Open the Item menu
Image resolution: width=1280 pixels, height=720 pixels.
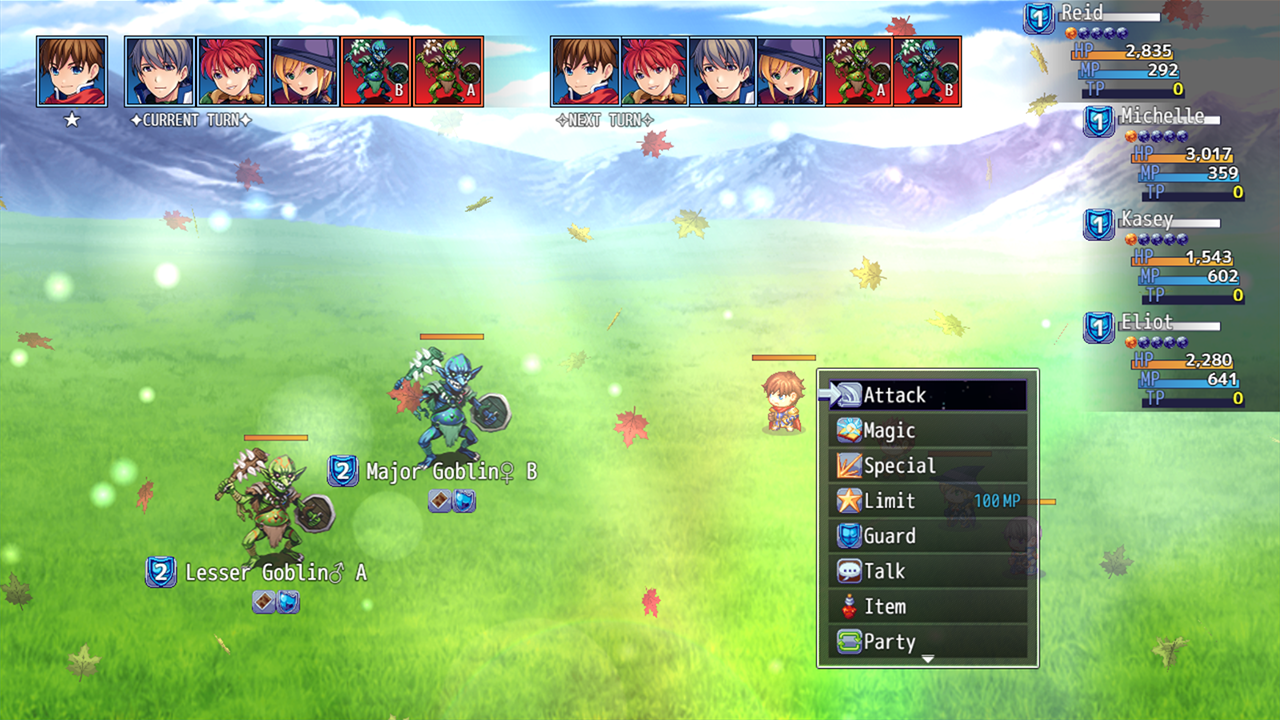927,606
